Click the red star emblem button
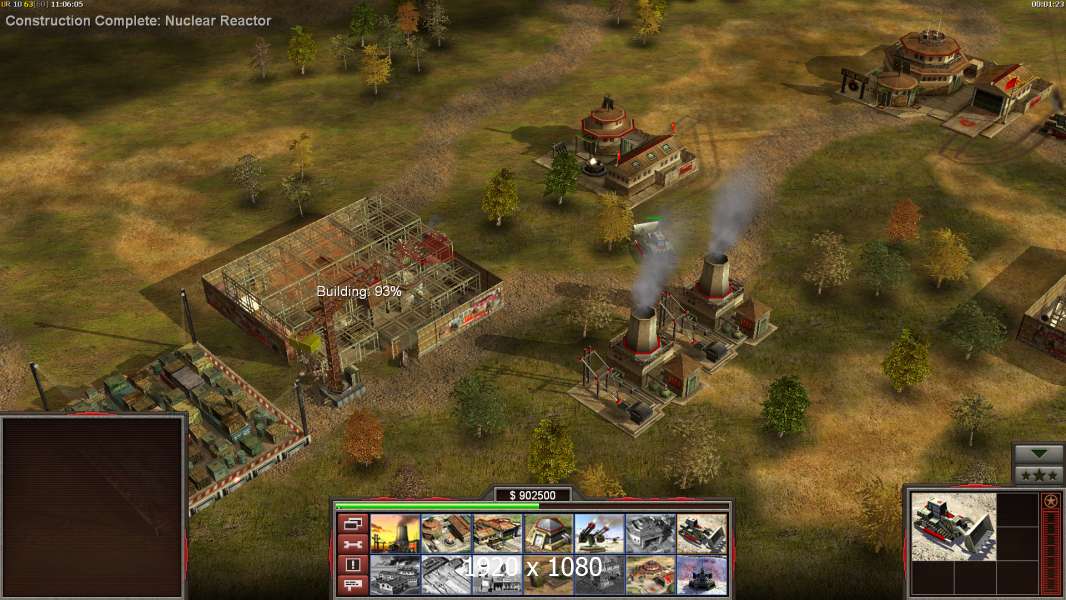 [x=1050, y=501]
